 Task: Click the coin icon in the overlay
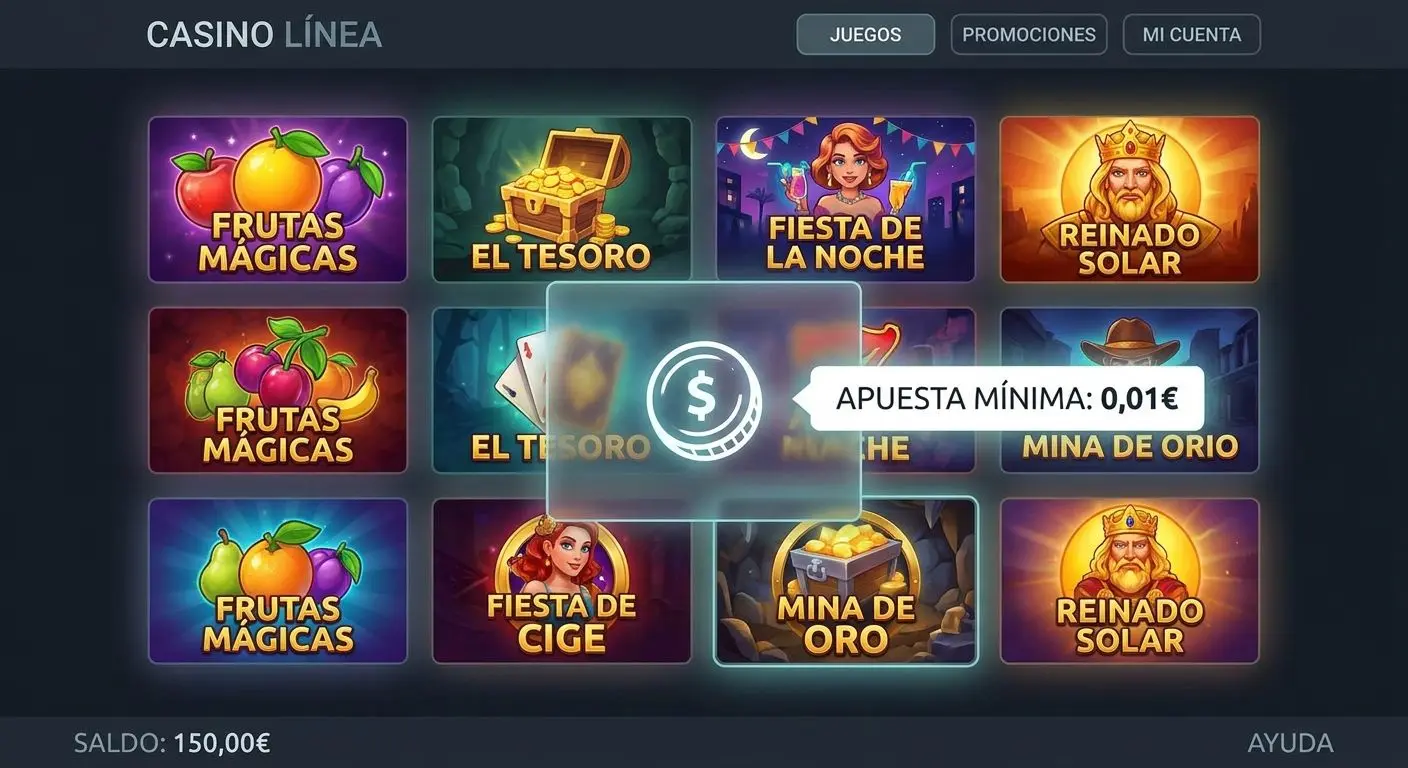coord(705,398)
